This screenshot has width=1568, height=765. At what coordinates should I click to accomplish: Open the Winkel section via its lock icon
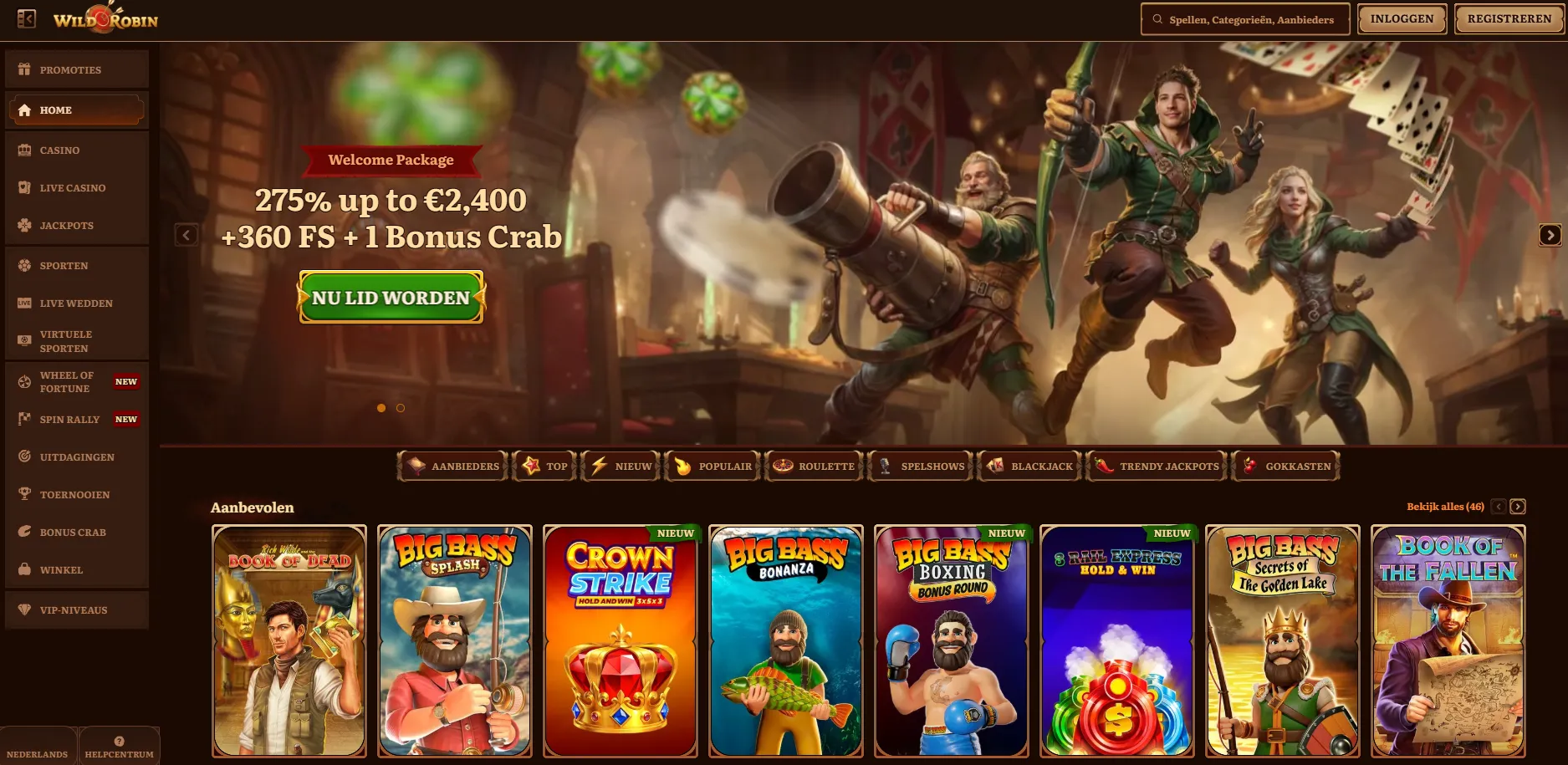point(24,569)
